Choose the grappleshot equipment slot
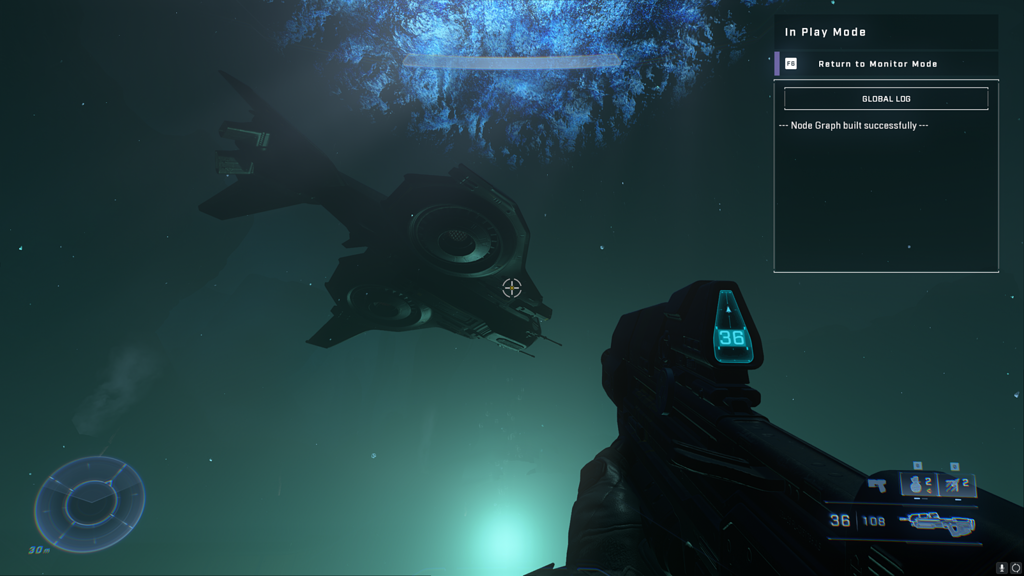The image size is (1024, 576). pos(956,484)
